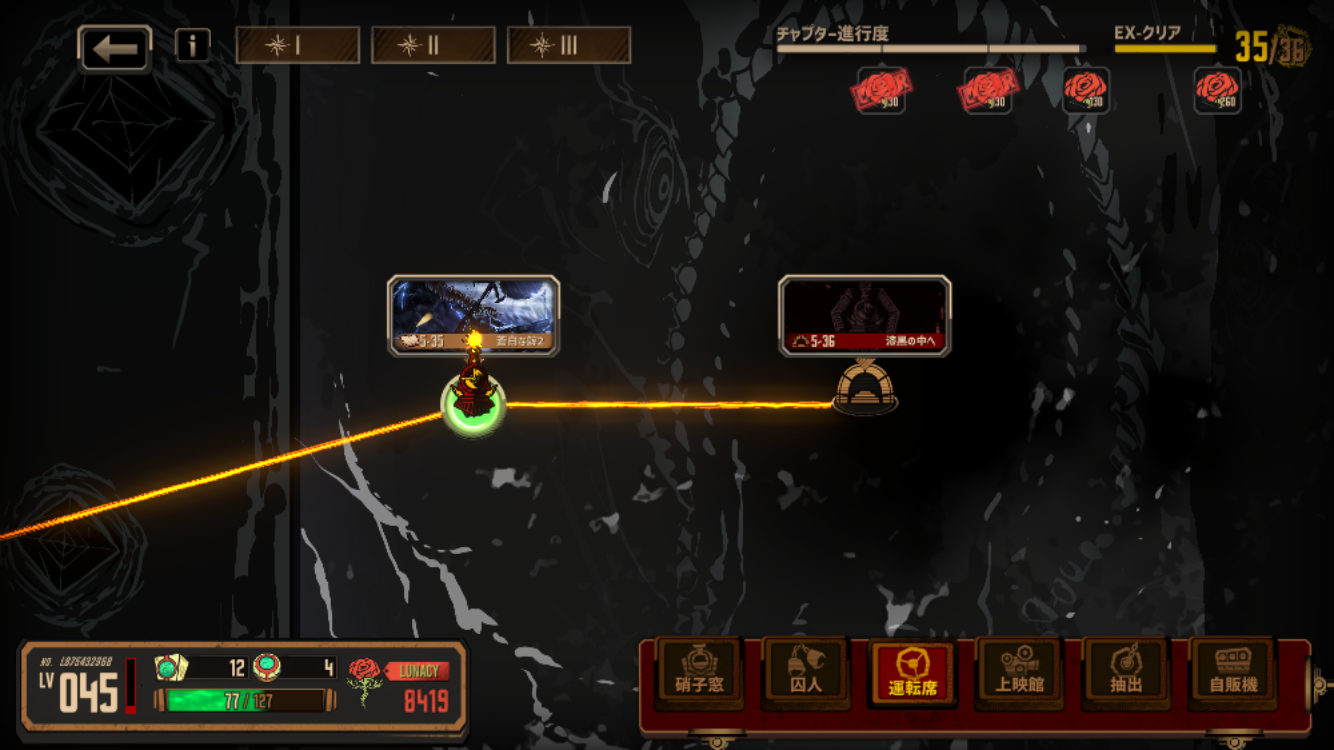Select stage 5-36 漆黒の中へ
This screenshot has height=750, width=1334.
click(x=864, y=315)
